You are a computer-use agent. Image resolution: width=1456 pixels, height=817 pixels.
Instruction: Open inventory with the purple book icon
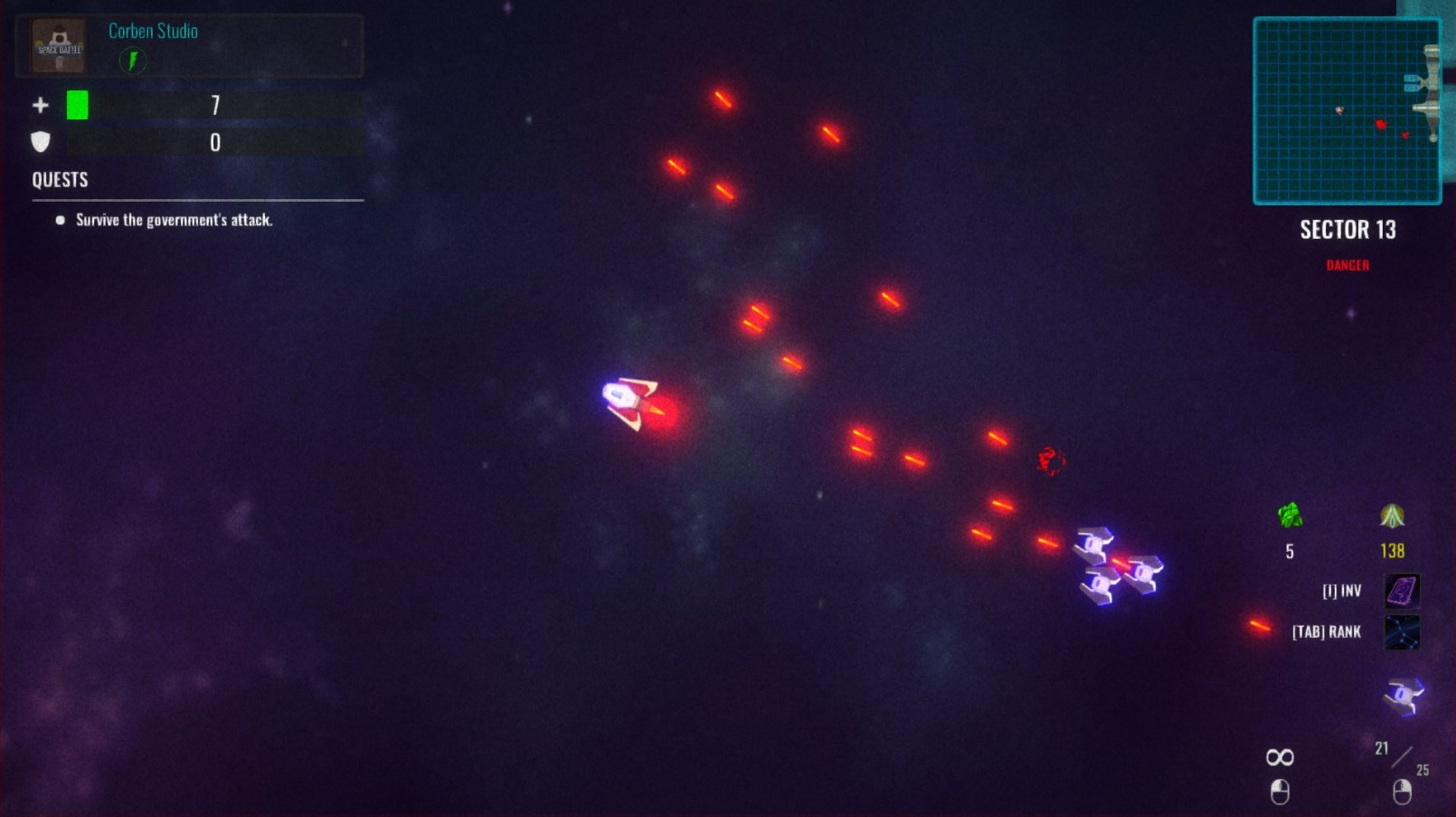(x=1404, y=589)
